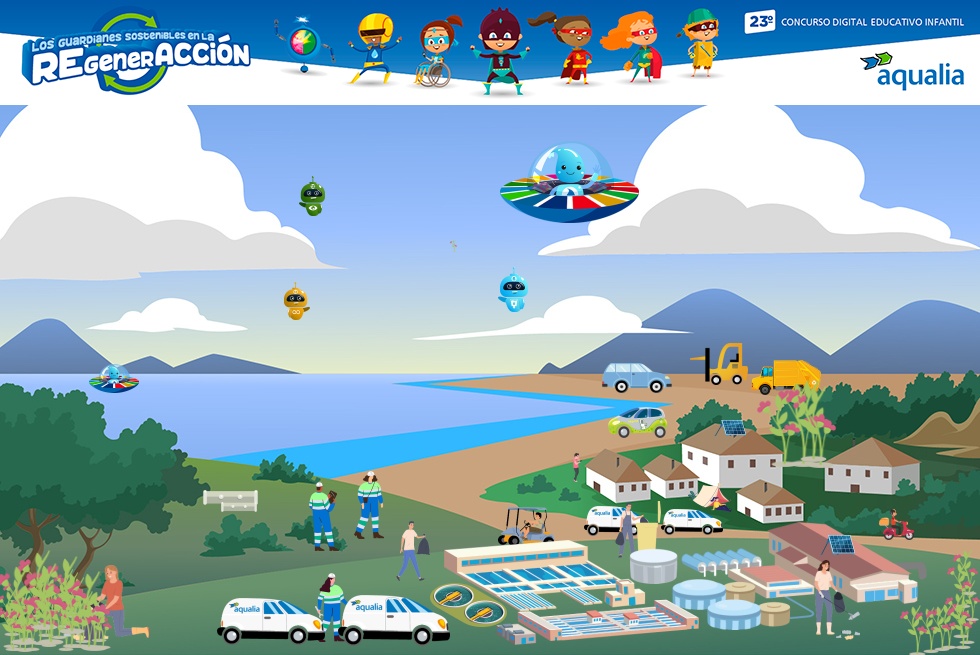Viewport: 980px width, 655px height.
Task: Select the green floating robot
Action: [312, 197]
